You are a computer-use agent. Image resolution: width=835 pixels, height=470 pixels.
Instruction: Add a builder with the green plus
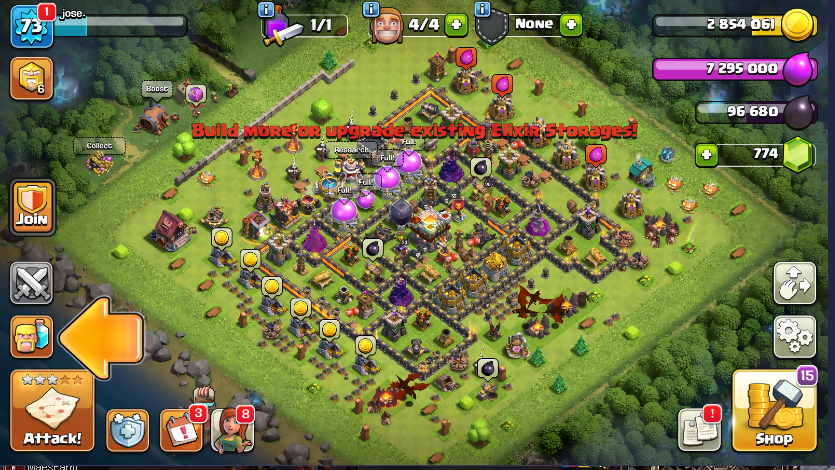tap(456, 25)
